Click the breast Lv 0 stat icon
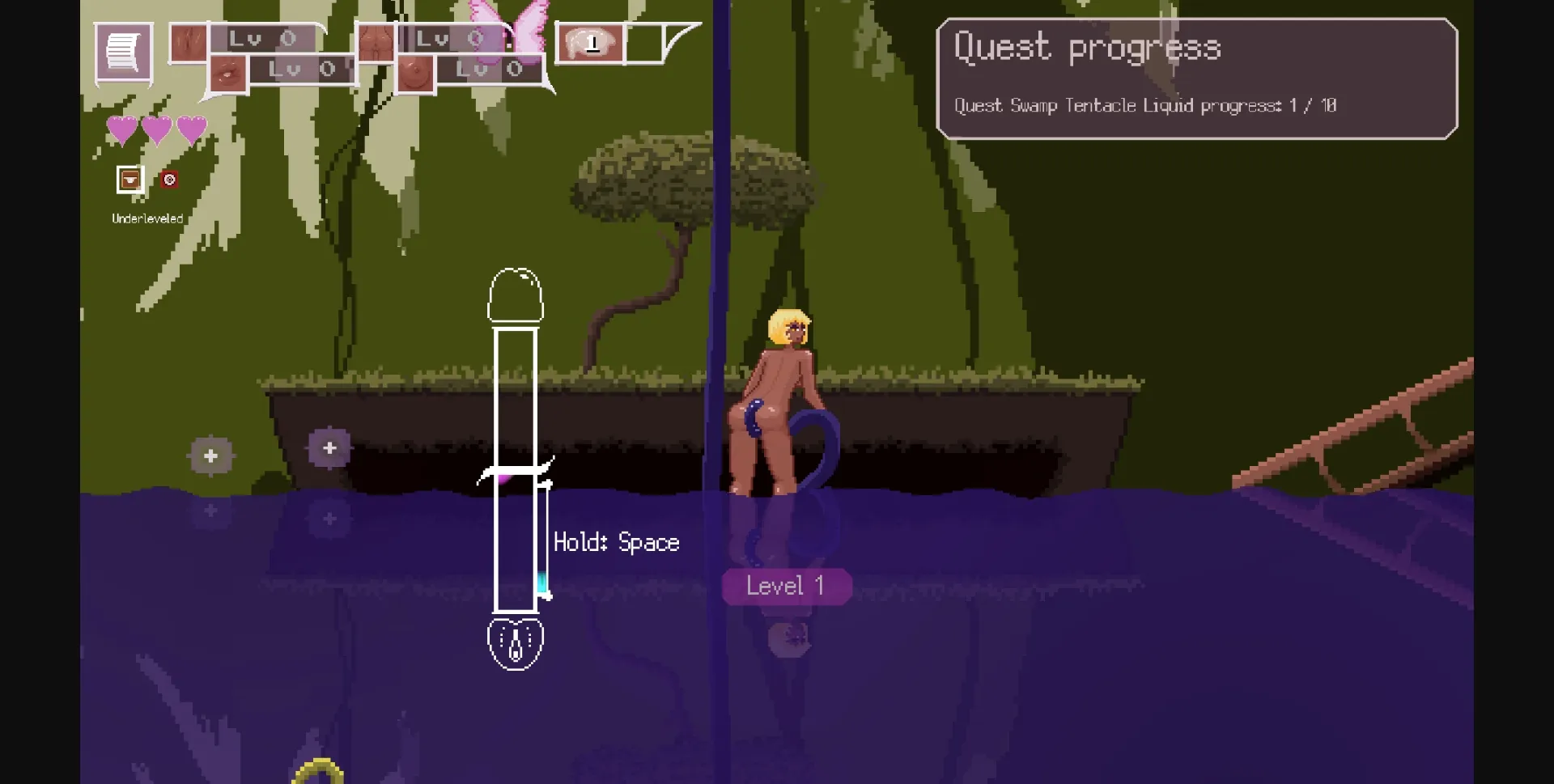 417,71
